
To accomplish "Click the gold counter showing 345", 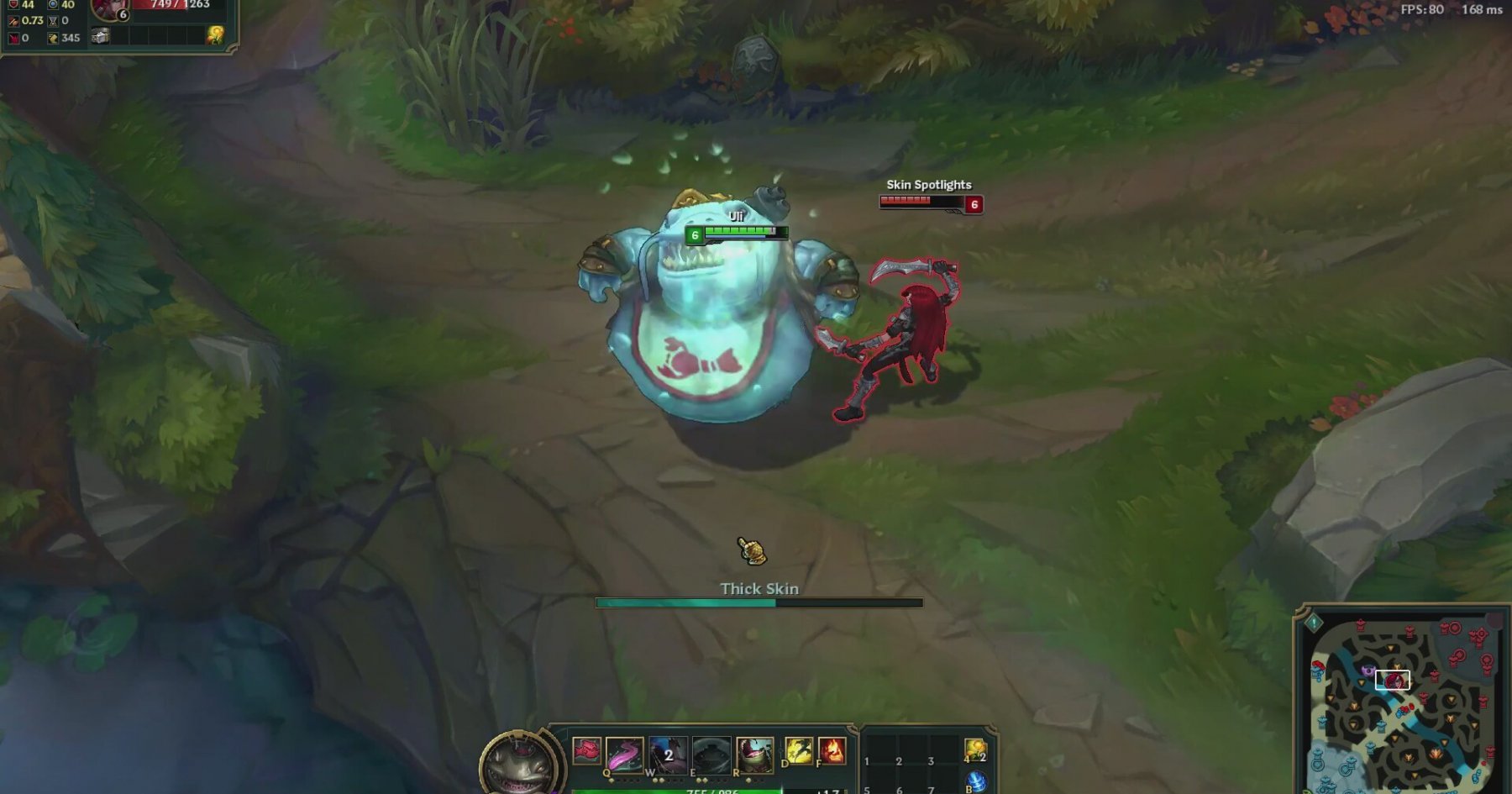I will click(71, 38).
